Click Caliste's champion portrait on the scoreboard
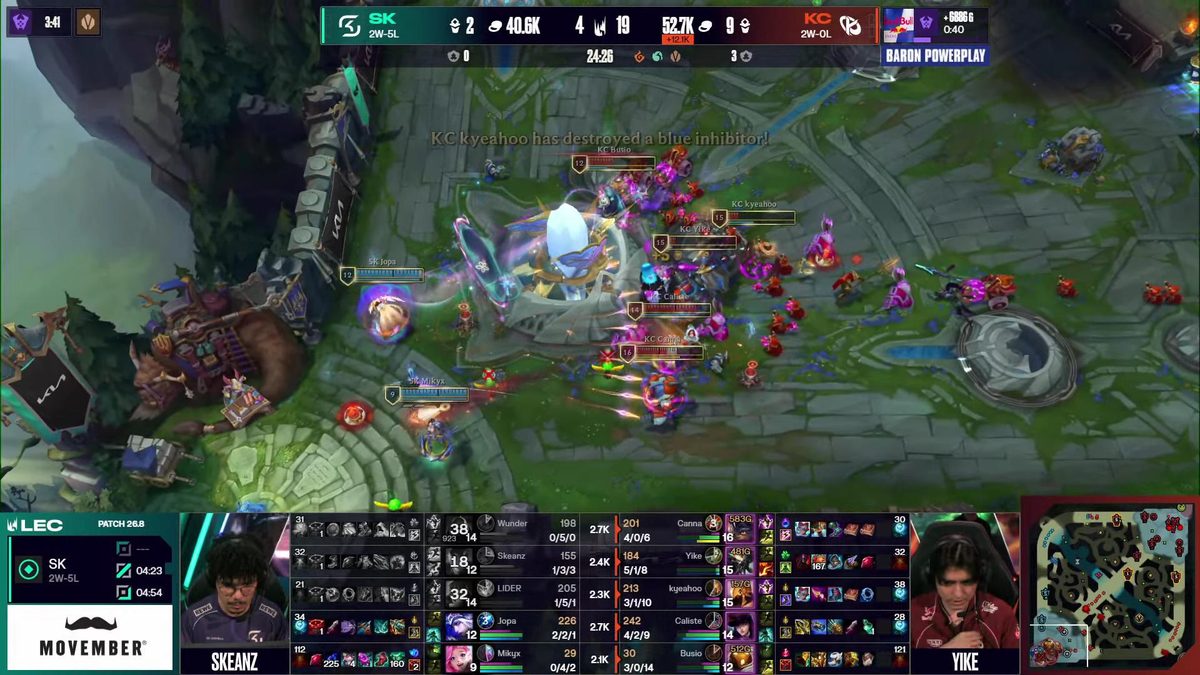 741,626
